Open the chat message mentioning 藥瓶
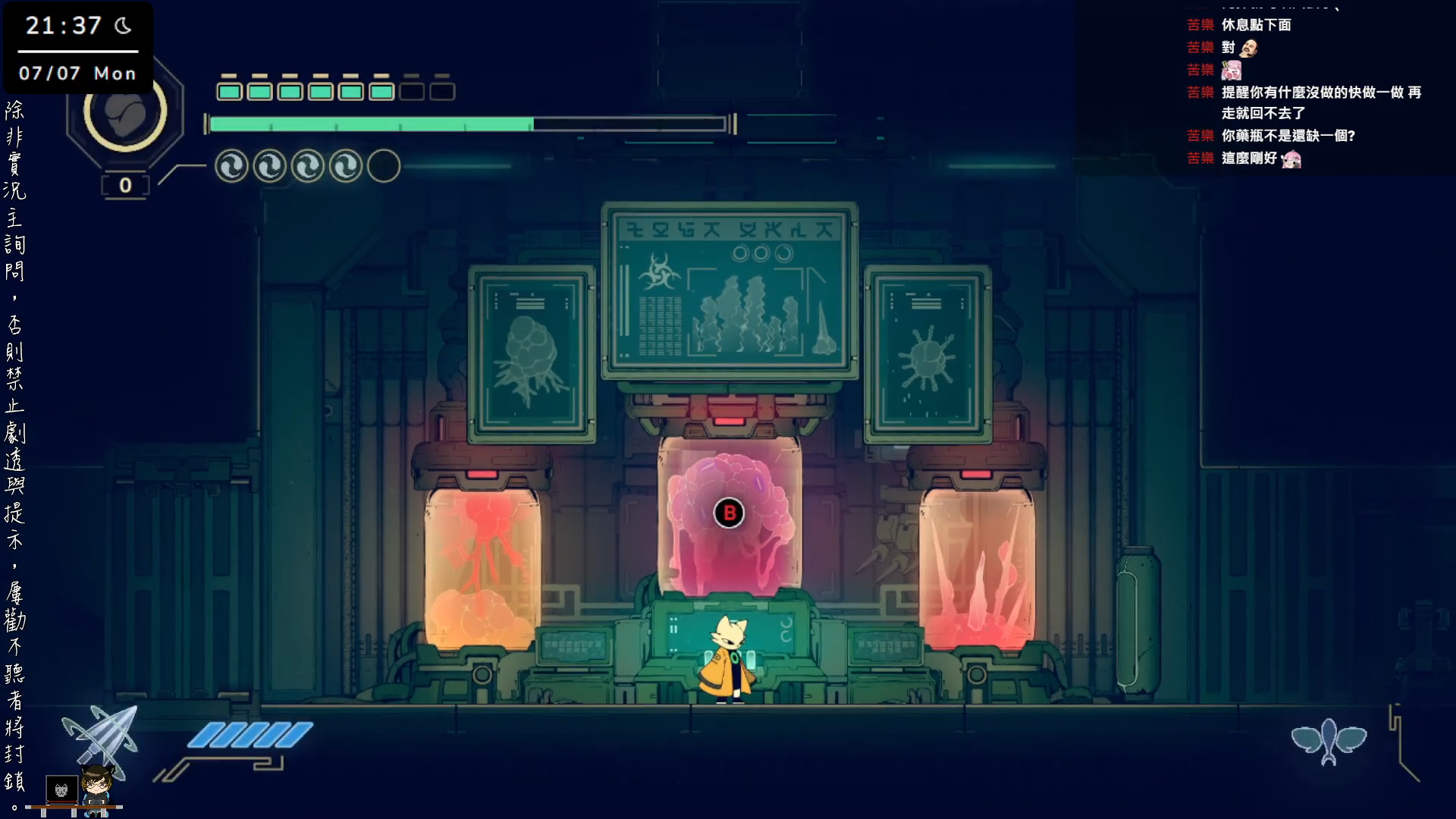This screenshot has width=1456, height=819. [x=1288, y=136]
